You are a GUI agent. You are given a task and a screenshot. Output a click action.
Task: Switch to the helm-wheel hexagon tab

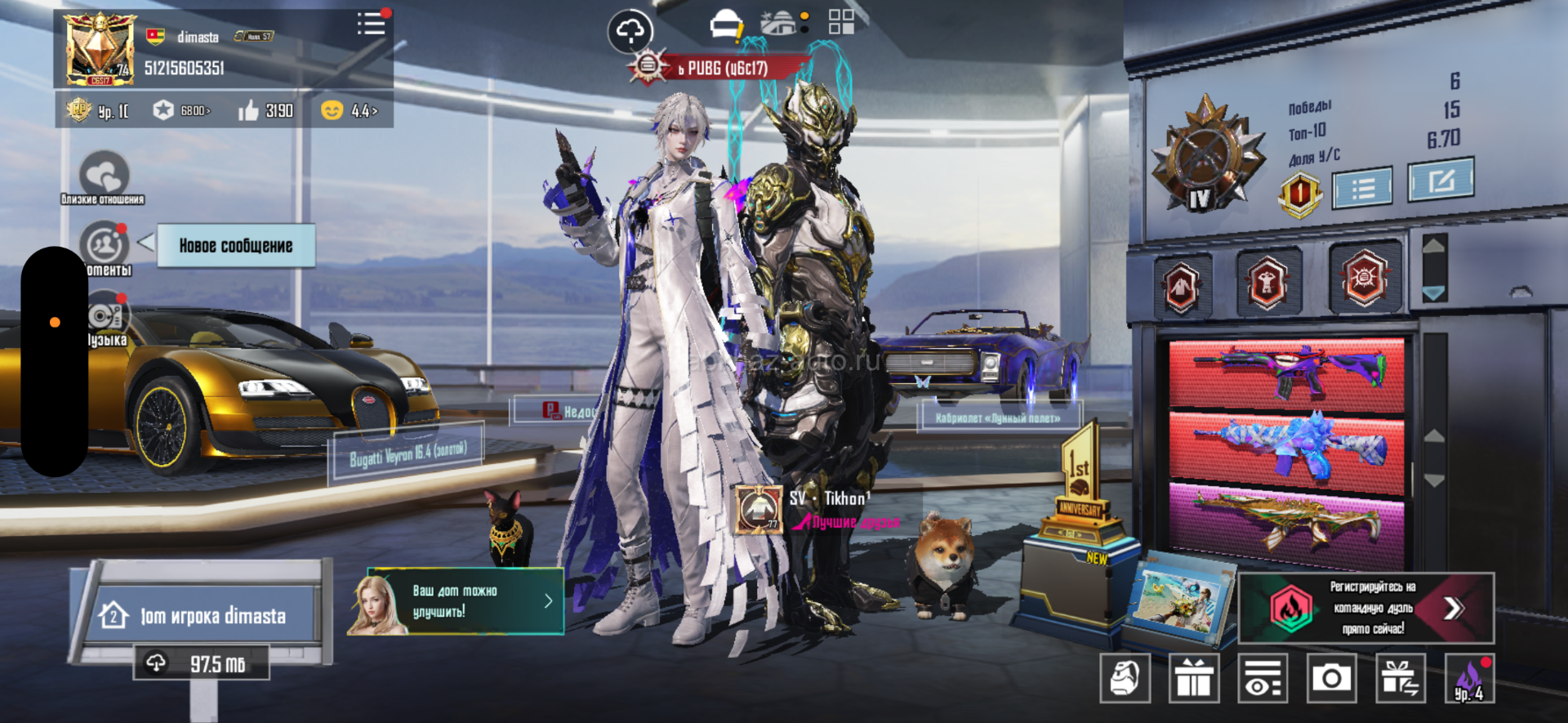[x=1363, y=279]
